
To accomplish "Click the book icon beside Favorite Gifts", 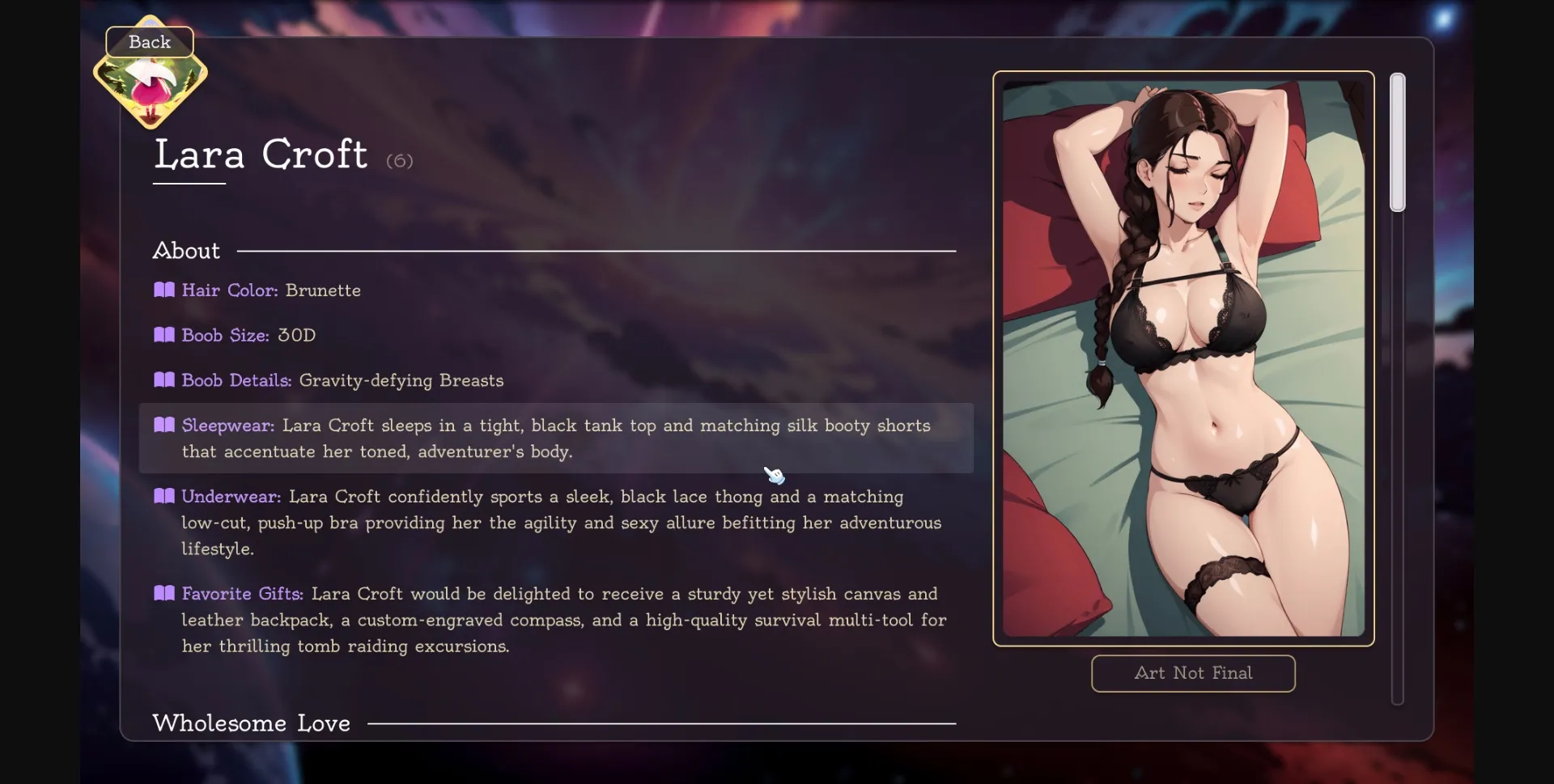I will coord(164,592).
